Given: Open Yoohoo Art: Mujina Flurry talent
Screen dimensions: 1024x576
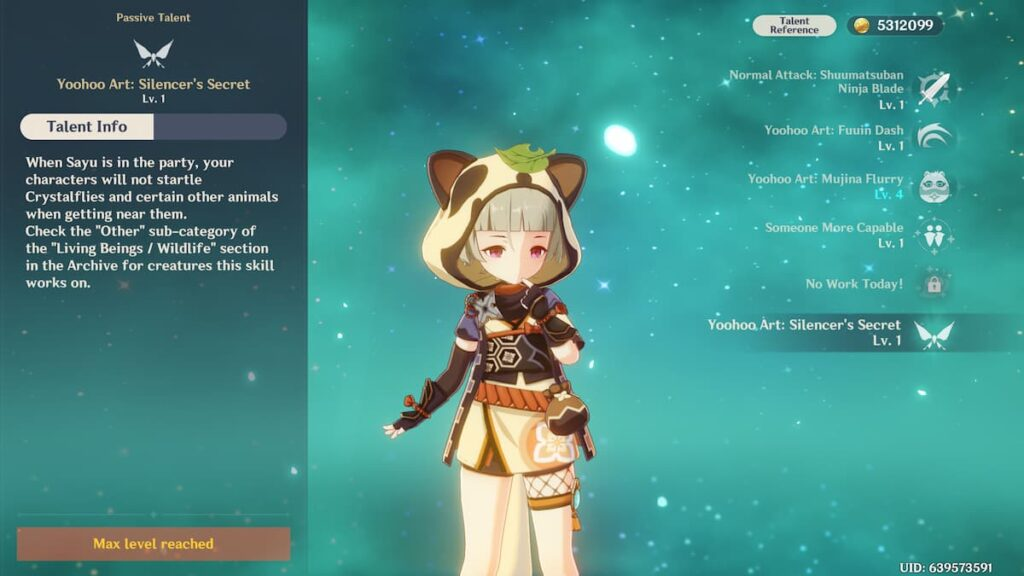Looking at the screenshot, I should 935,186.
